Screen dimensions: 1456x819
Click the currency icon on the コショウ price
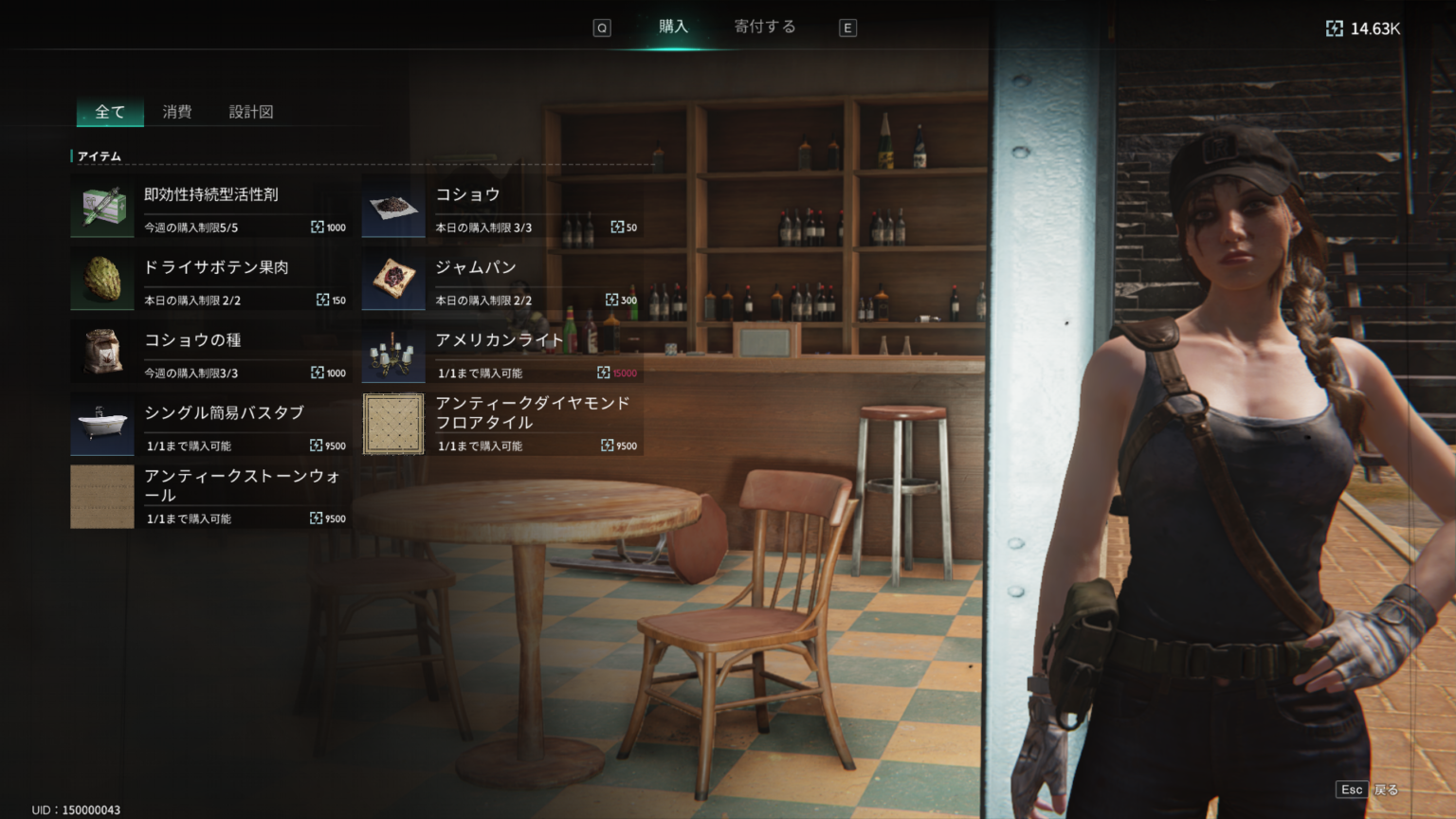click(x=615, y=227)
